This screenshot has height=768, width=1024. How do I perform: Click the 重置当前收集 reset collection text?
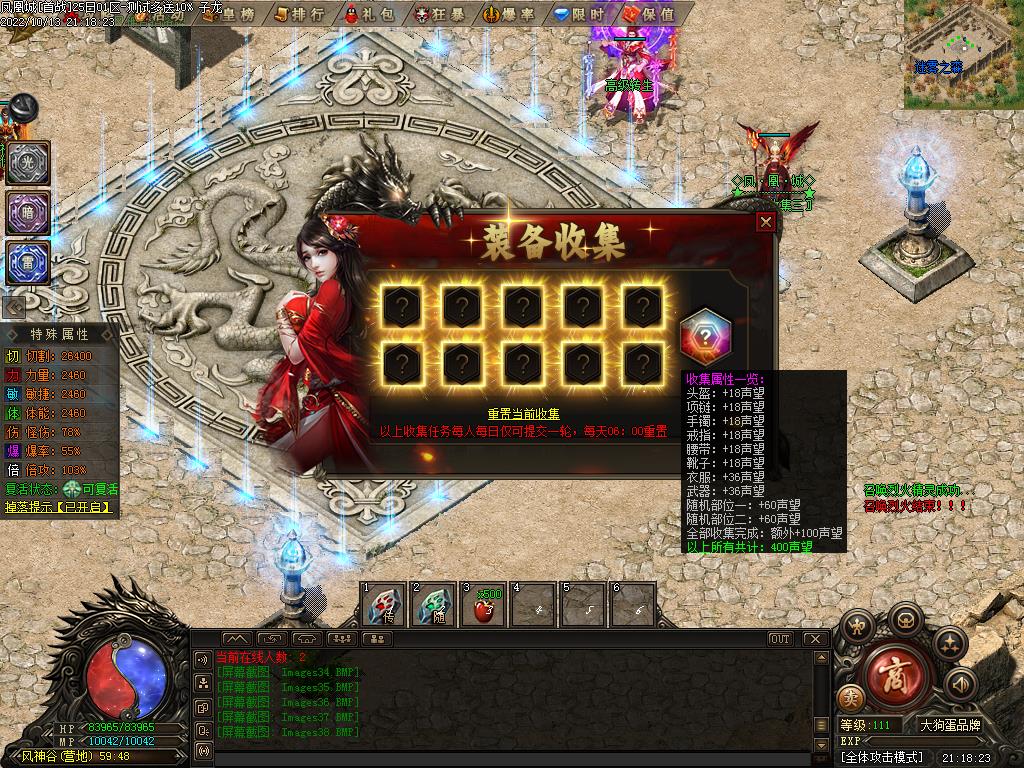(523, 414)
